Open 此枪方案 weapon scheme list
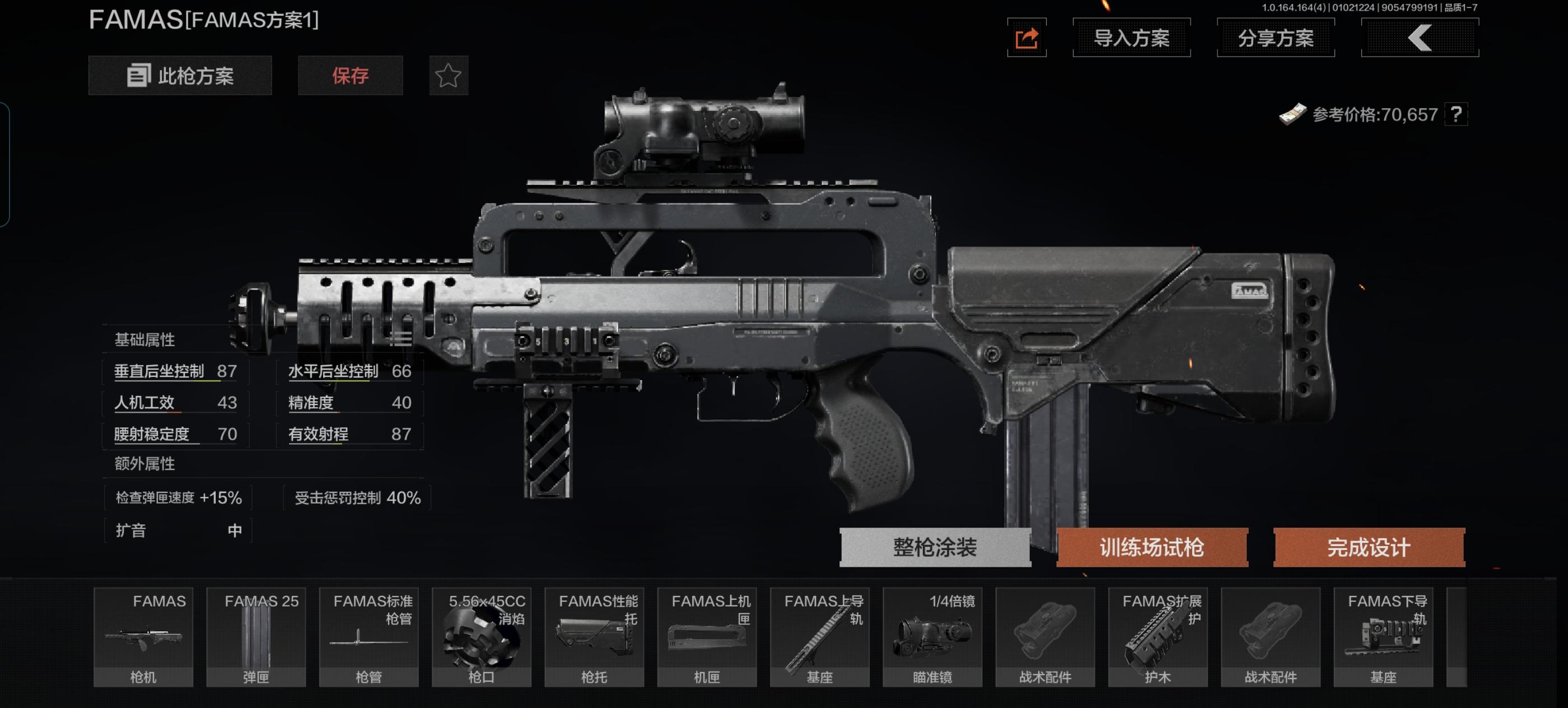Image resolution: width=1568 pixels, height=708 pixels. click(180, 76)
